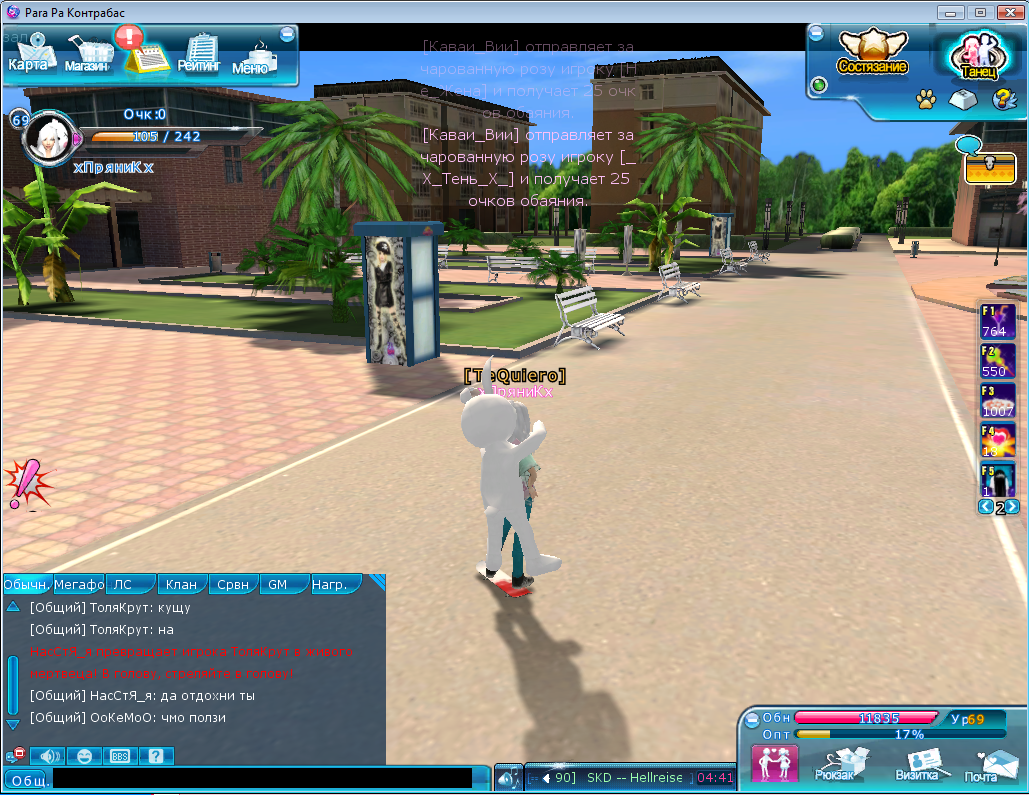Close the Para Pa game window
The width and height of the screenshot is (1029, 795).
[x=1006, y=12]
